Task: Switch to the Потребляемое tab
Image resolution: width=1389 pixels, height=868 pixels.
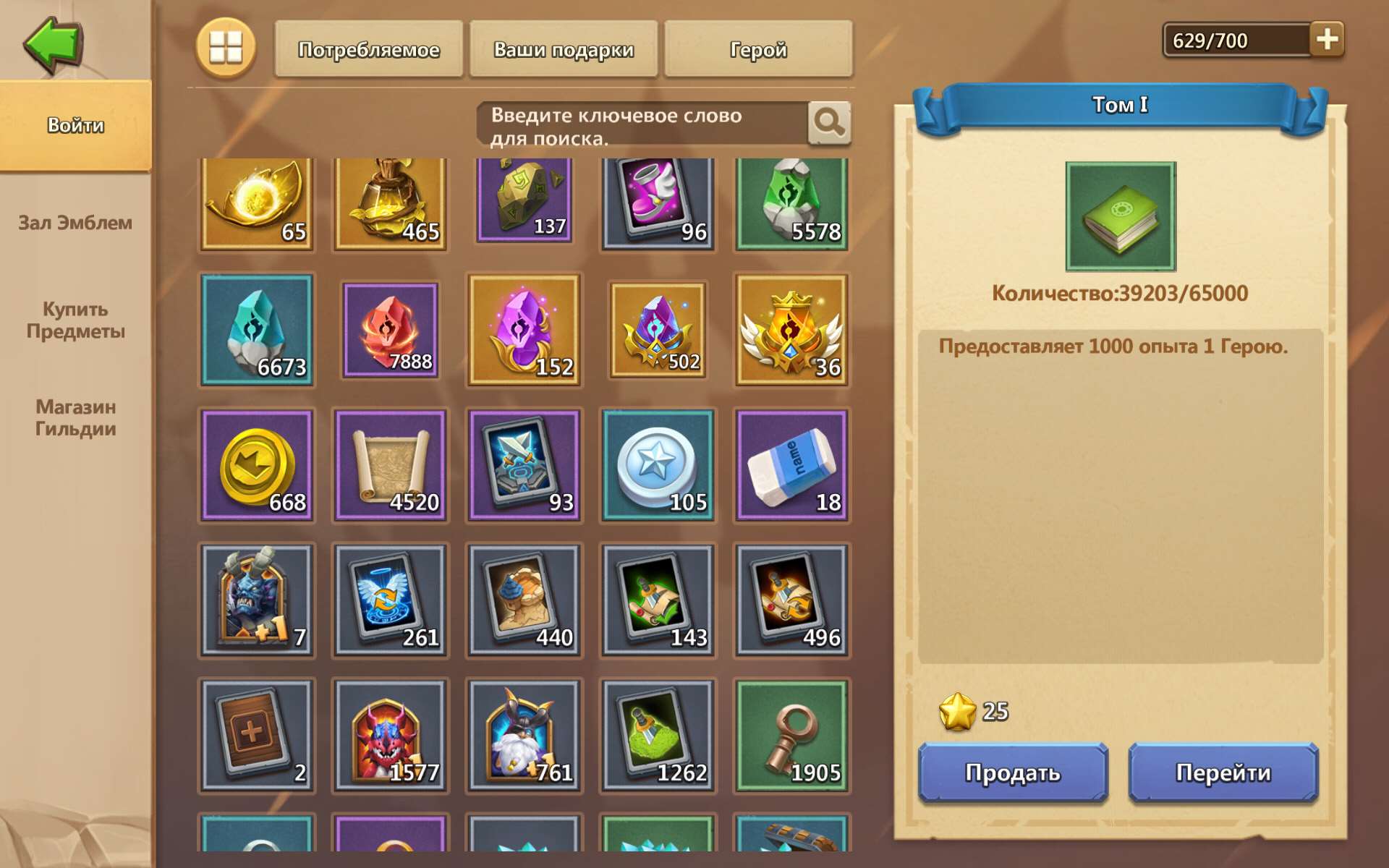Action: (368, 49)
